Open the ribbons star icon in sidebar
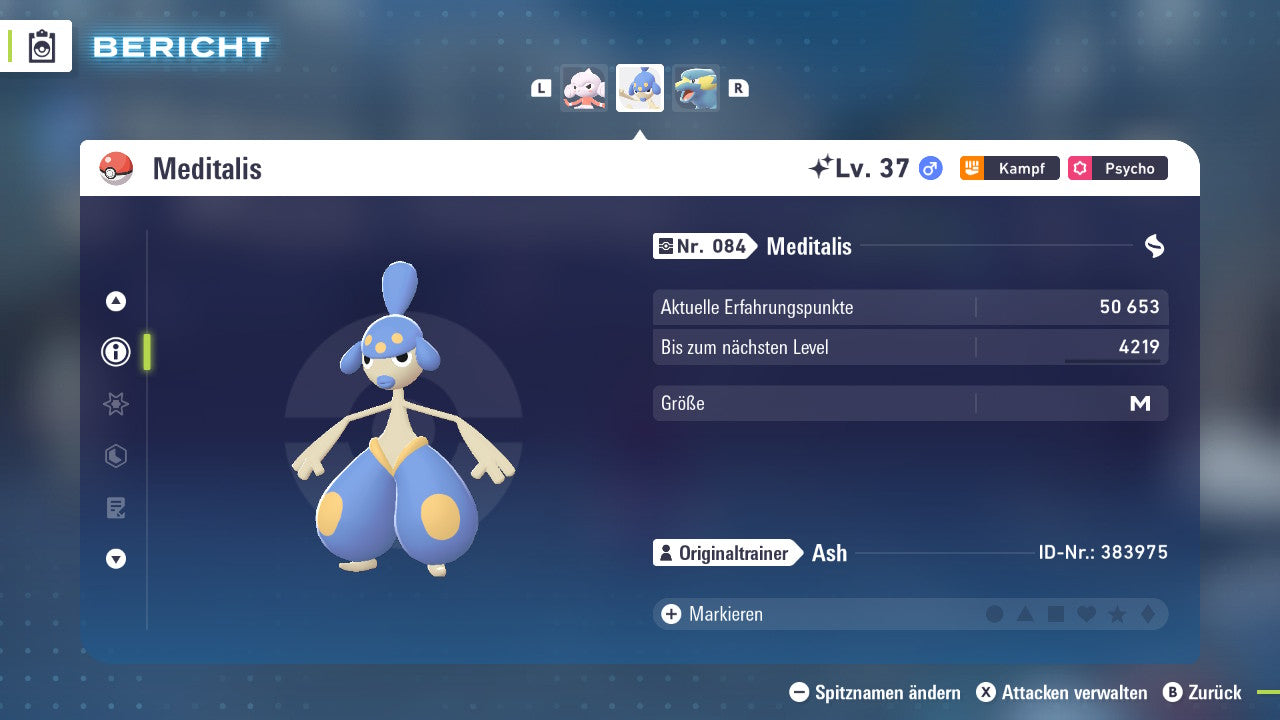The width and height of the screenshot is (1280, 720). [115, 404]
